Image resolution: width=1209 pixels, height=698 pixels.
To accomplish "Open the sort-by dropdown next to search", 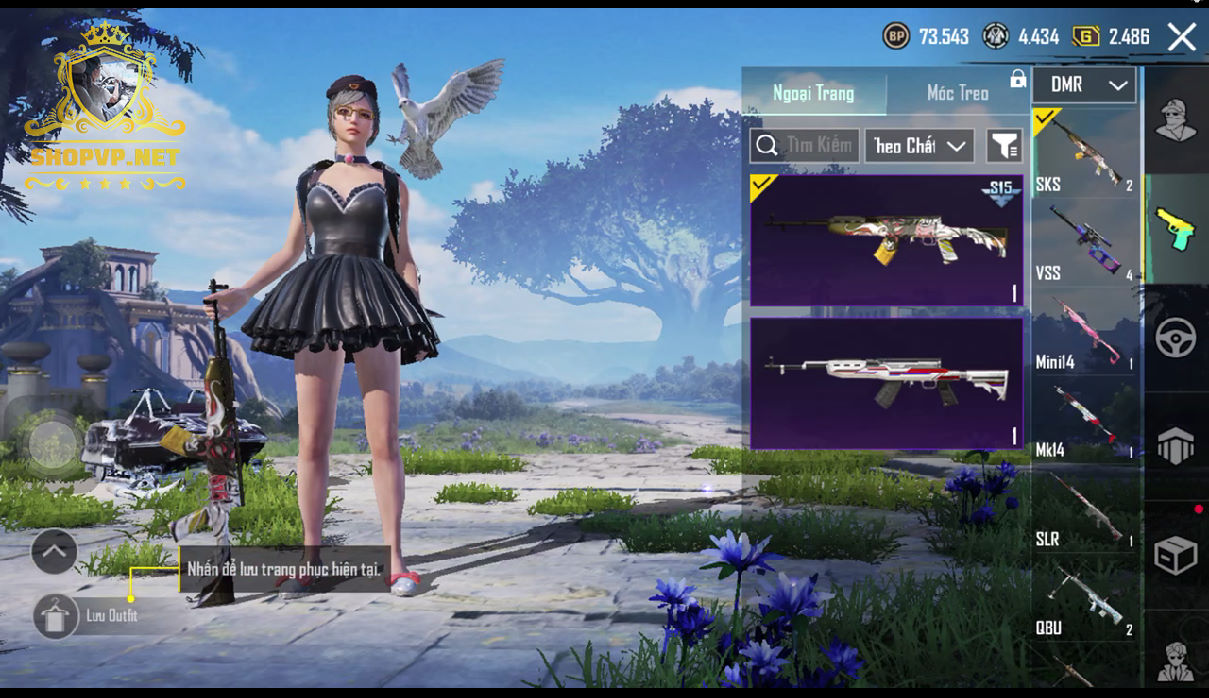I will 920,146.
